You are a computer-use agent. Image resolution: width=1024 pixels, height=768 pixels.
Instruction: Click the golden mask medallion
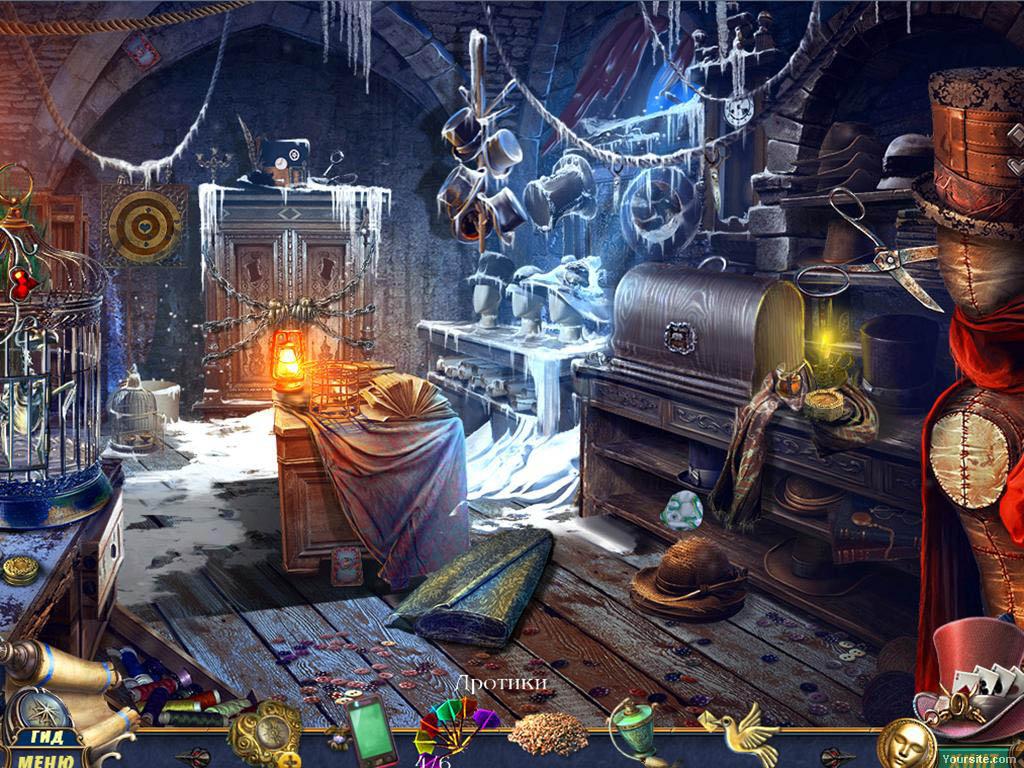pyautogui.click(x=906, y=744)
